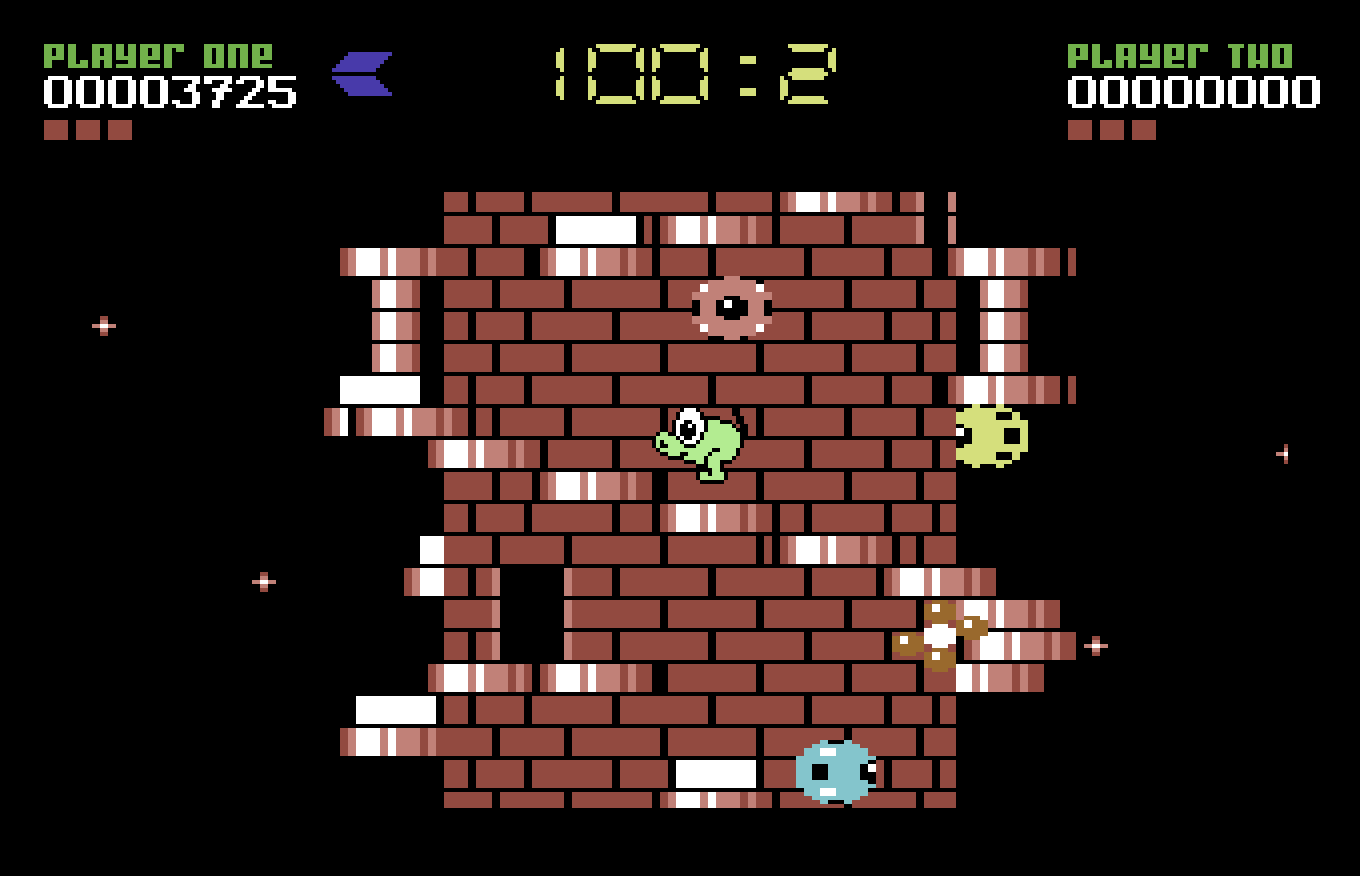The width and height of the screenshot is (1360, 876).
Task: Switch to the Player Two header
Action: click(x=1180, y=55)
